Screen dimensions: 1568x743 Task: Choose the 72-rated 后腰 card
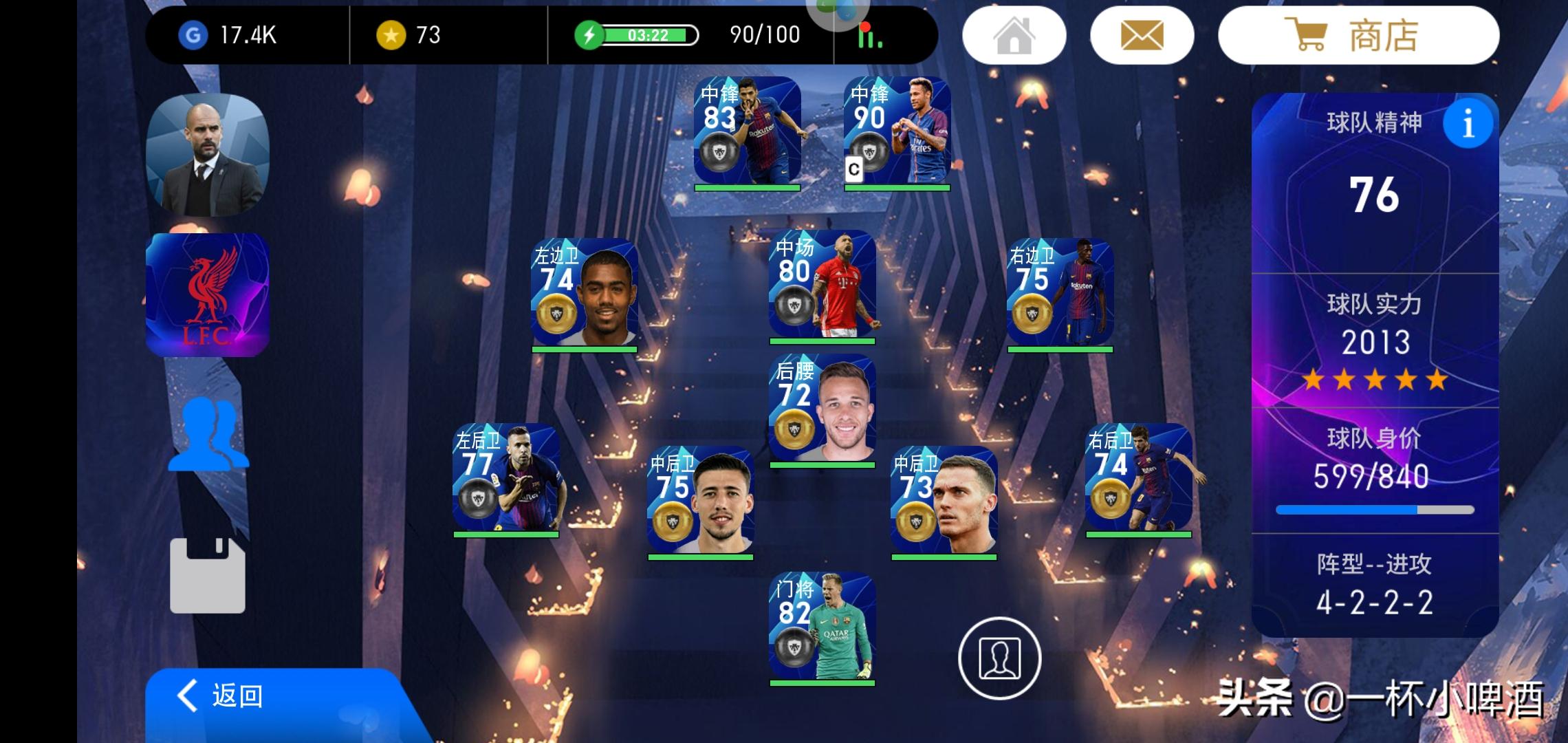(x=823, y=409)
